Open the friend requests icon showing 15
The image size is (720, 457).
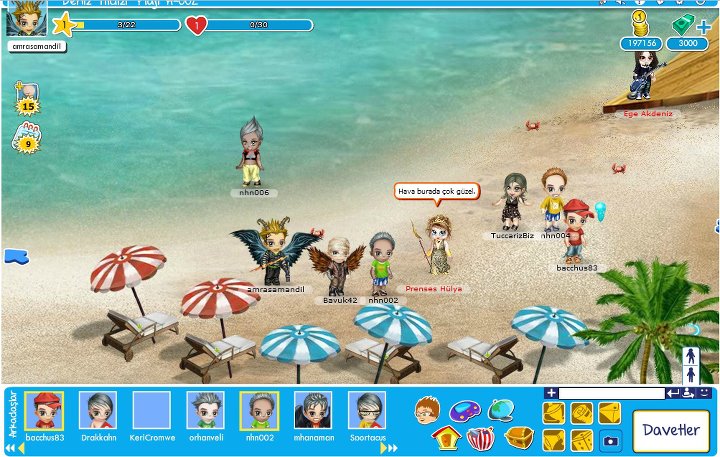tap(26, 100)
